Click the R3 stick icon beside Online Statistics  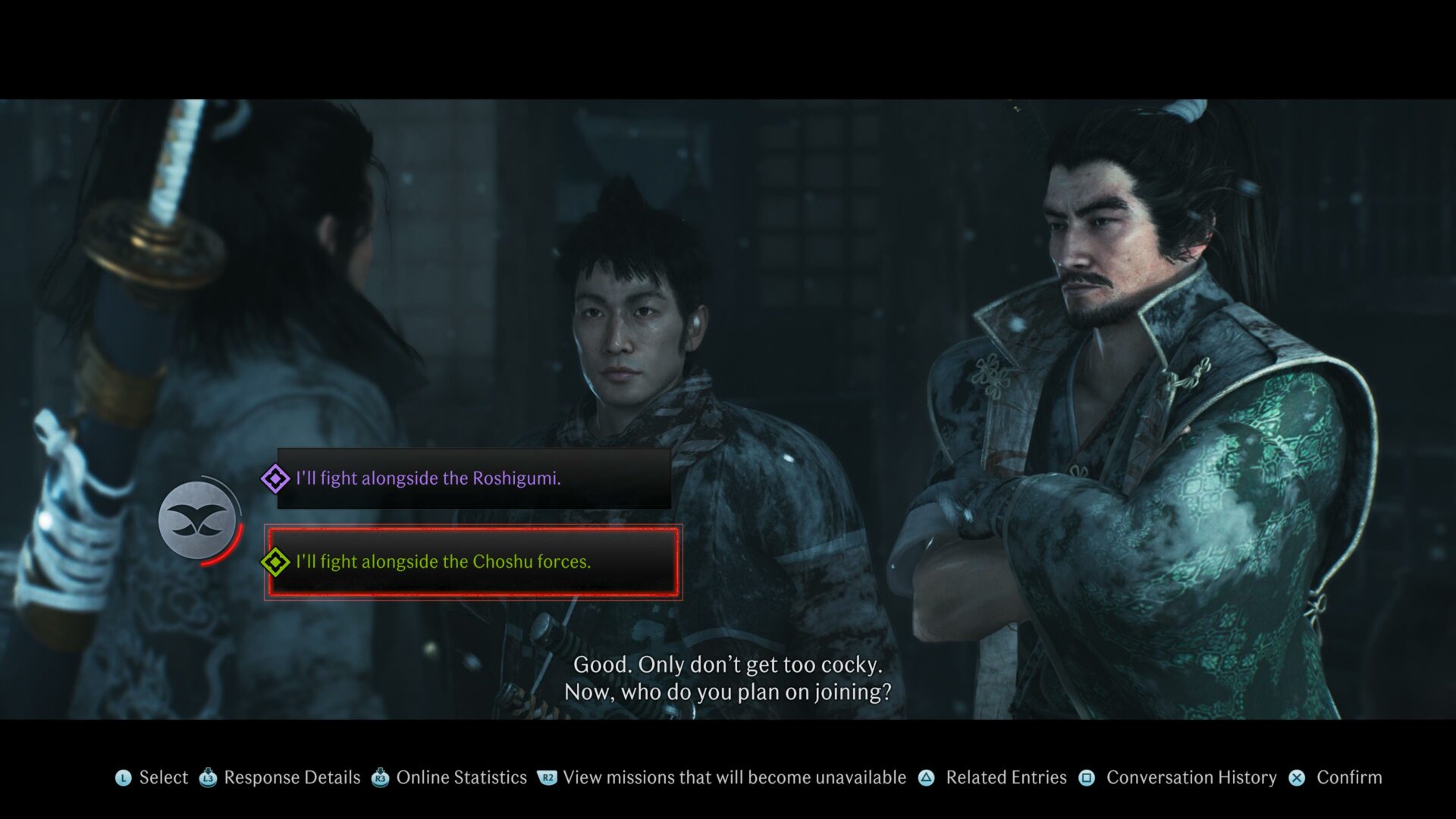click(x=379, y=777)
